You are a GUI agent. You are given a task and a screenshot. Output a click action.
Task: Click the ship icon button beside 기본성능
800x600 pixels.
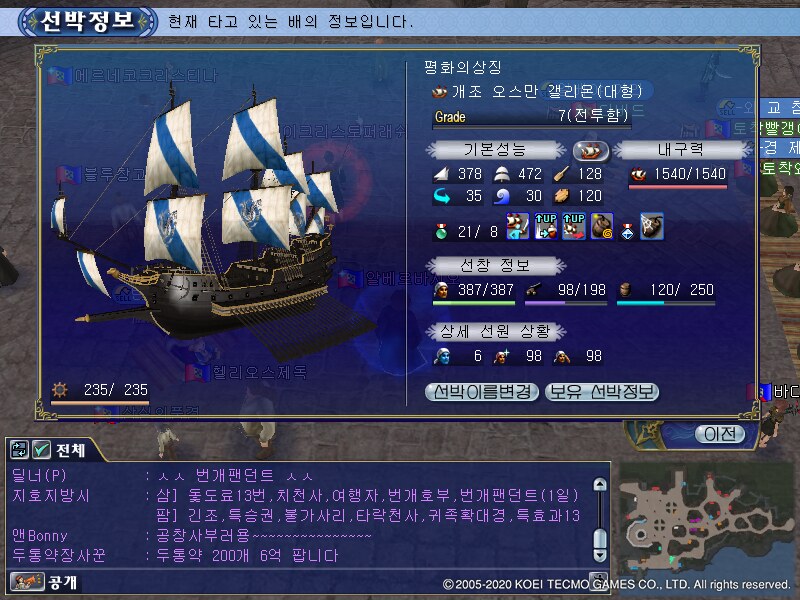(590, 150)
